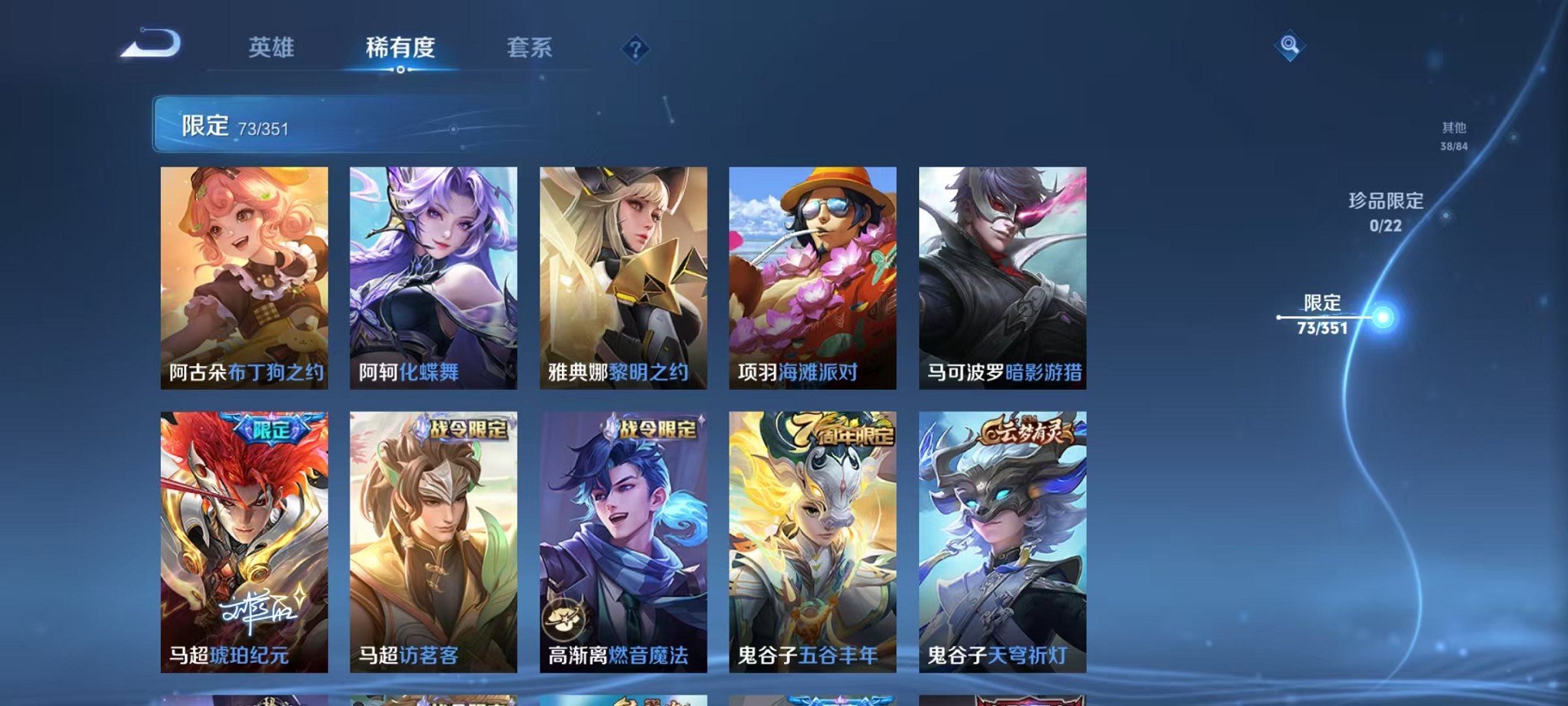The width and height of the screenshot is (1568, 706).
Task: Select the 其他 38/84 category
Action: click(1453, 135)
